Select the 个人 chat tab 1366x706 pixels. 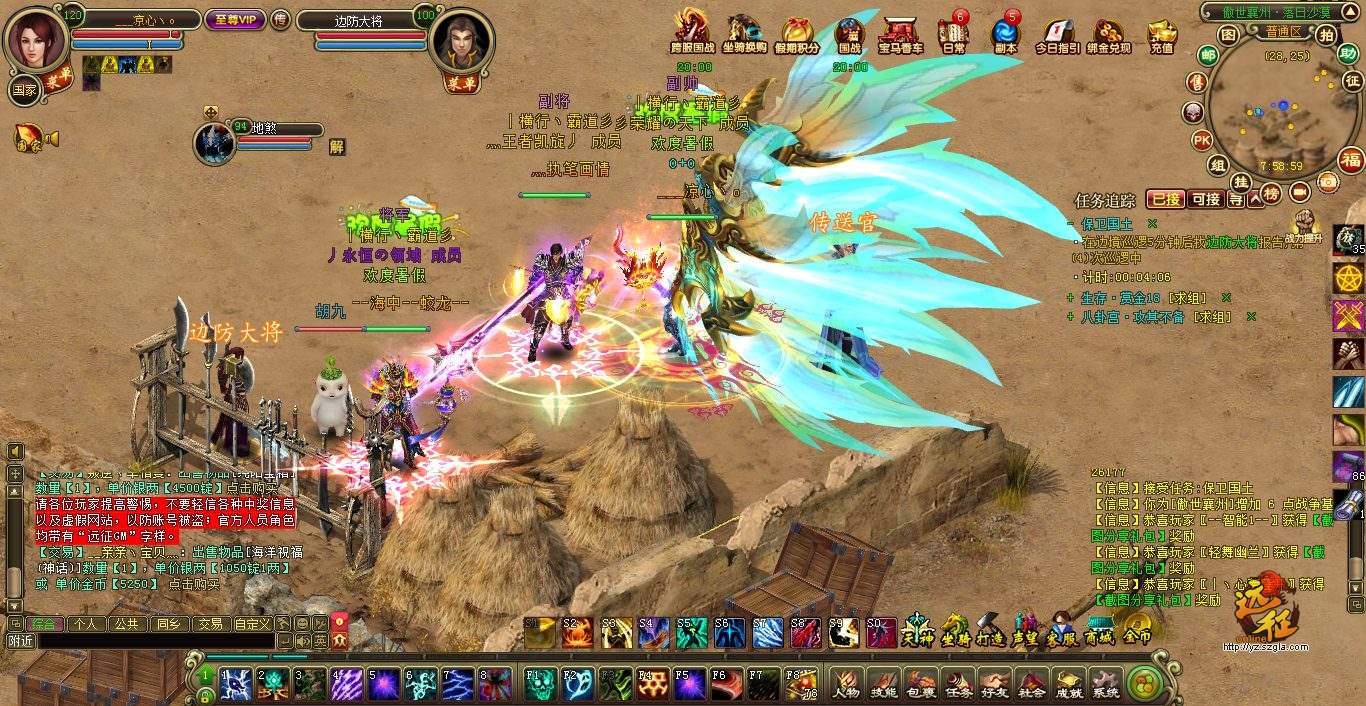click(x=86, y=623)
